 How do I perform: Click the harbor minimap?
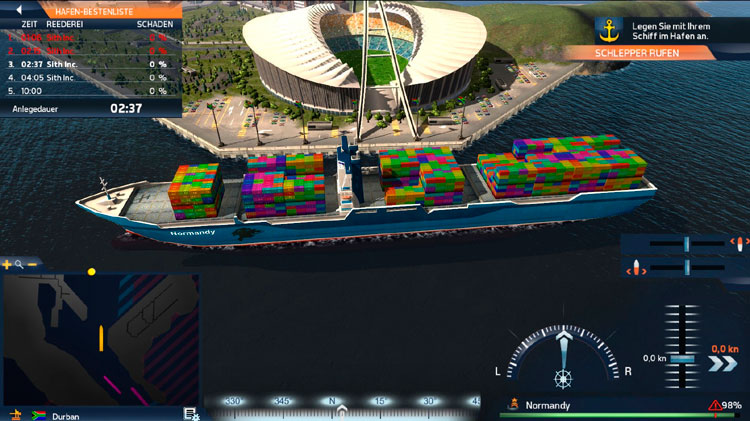coord(99,339)
